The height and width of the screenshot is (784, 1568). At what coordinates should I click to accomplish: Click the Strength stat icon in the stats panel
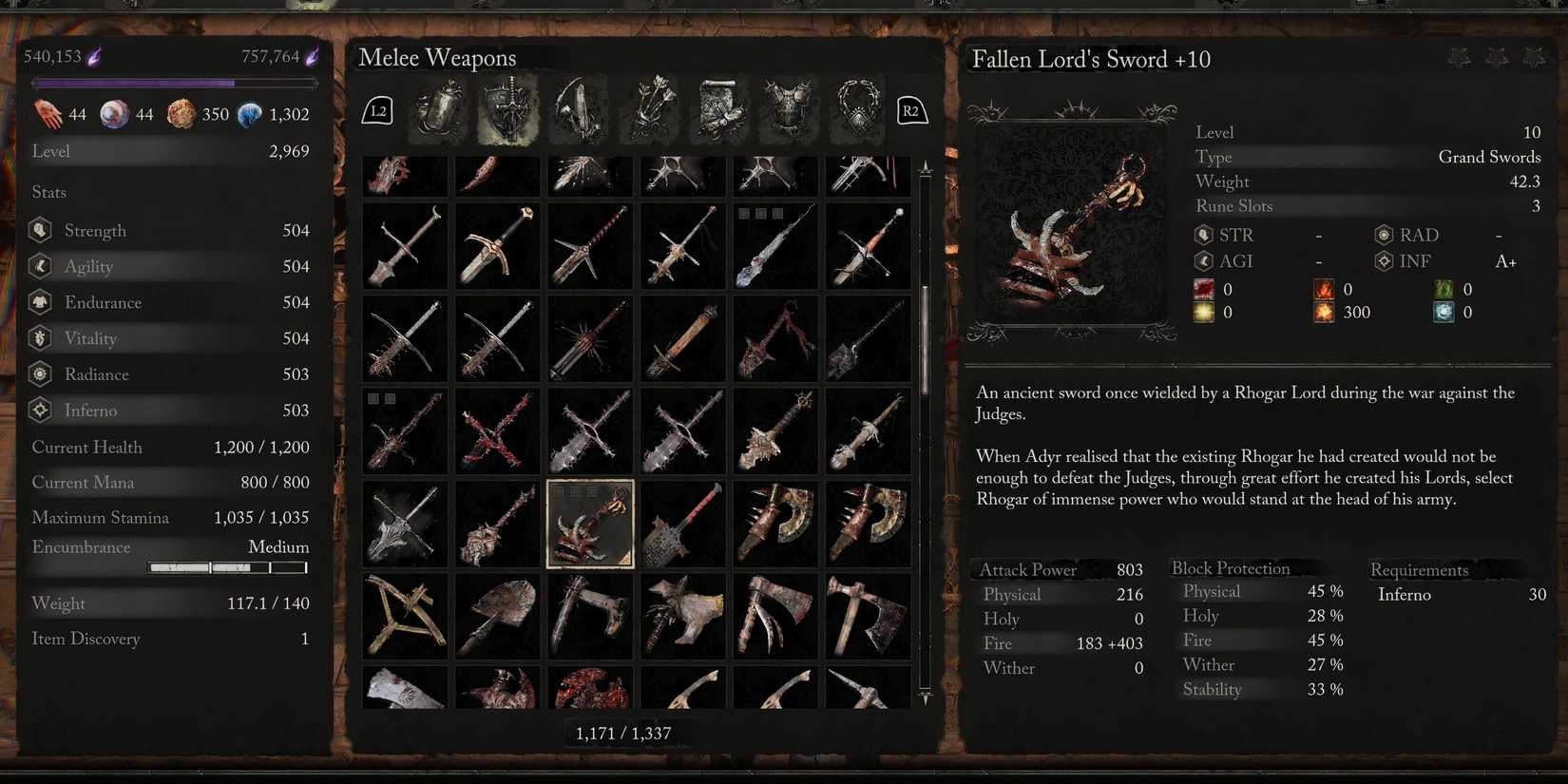tap(39, 229)
